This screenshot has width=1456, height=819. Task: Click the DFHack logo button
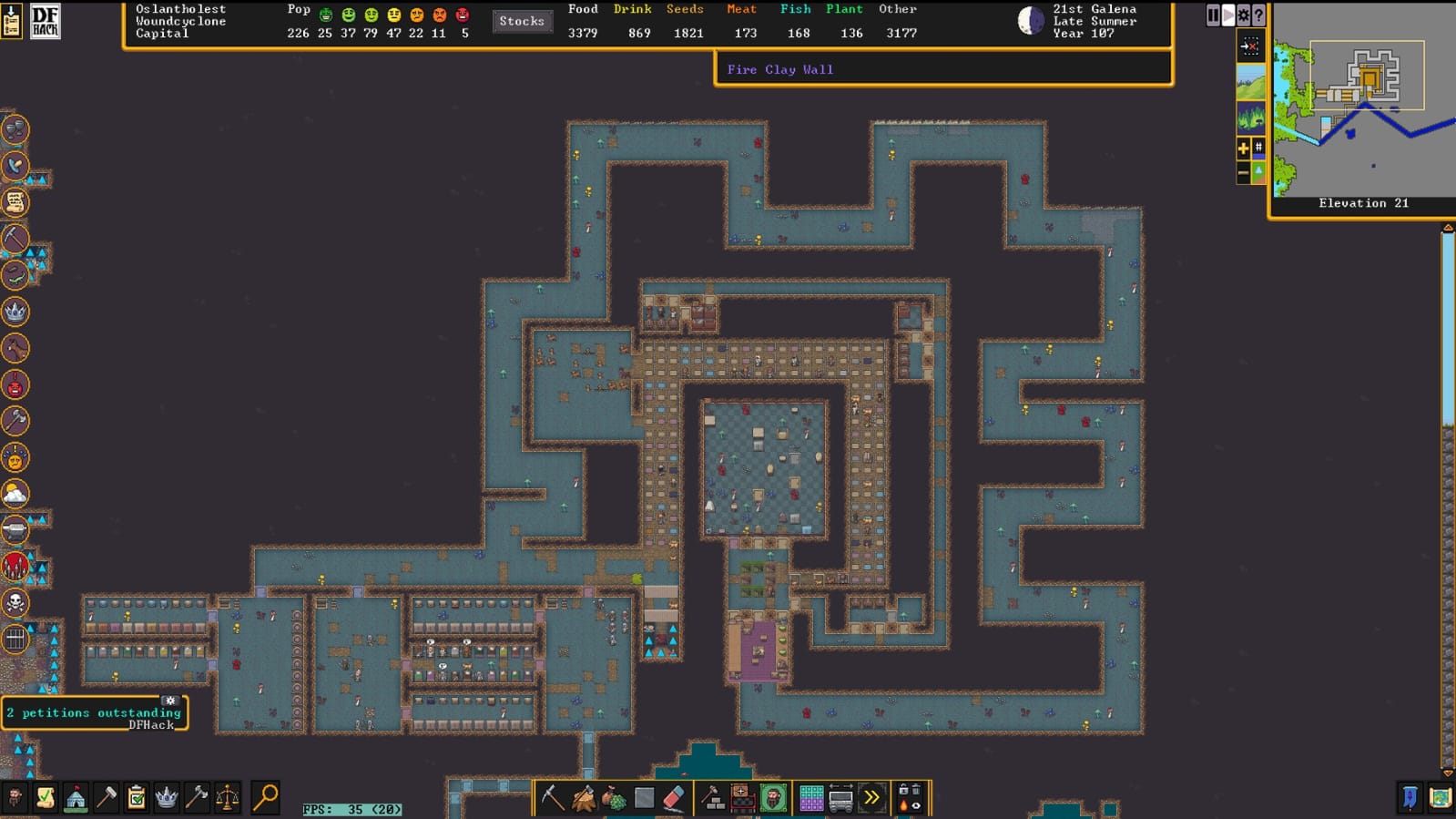(45, 21)
